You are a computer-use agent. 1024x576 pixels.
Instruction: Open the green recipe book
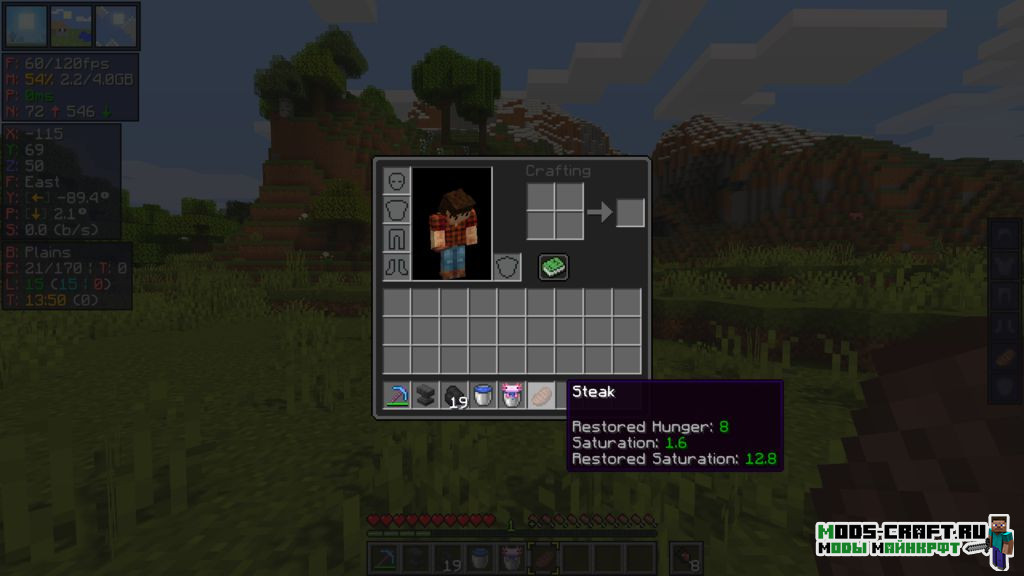click(554, 267)
